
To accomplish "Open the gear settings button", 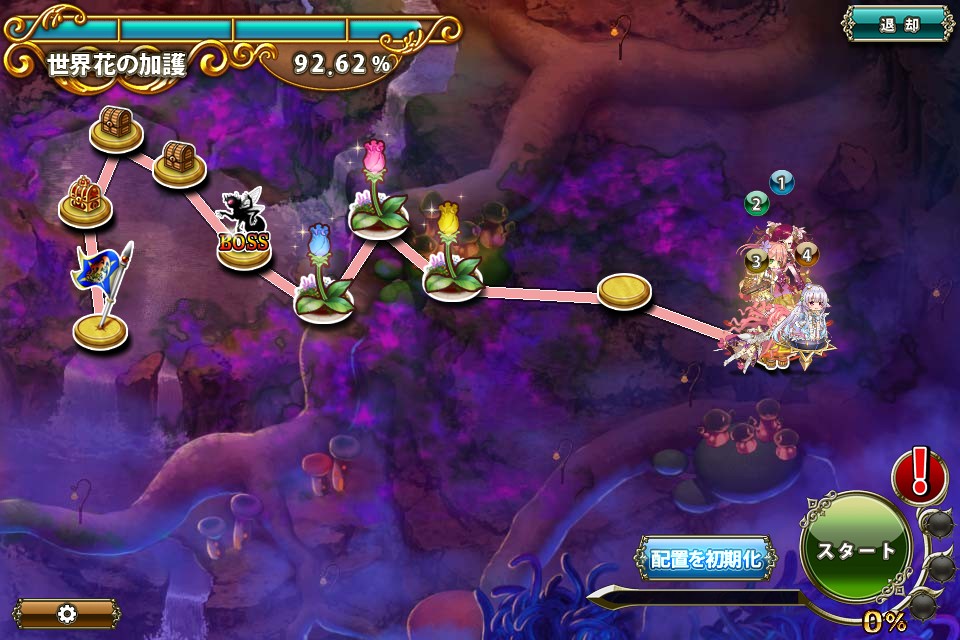I will 67,613.
